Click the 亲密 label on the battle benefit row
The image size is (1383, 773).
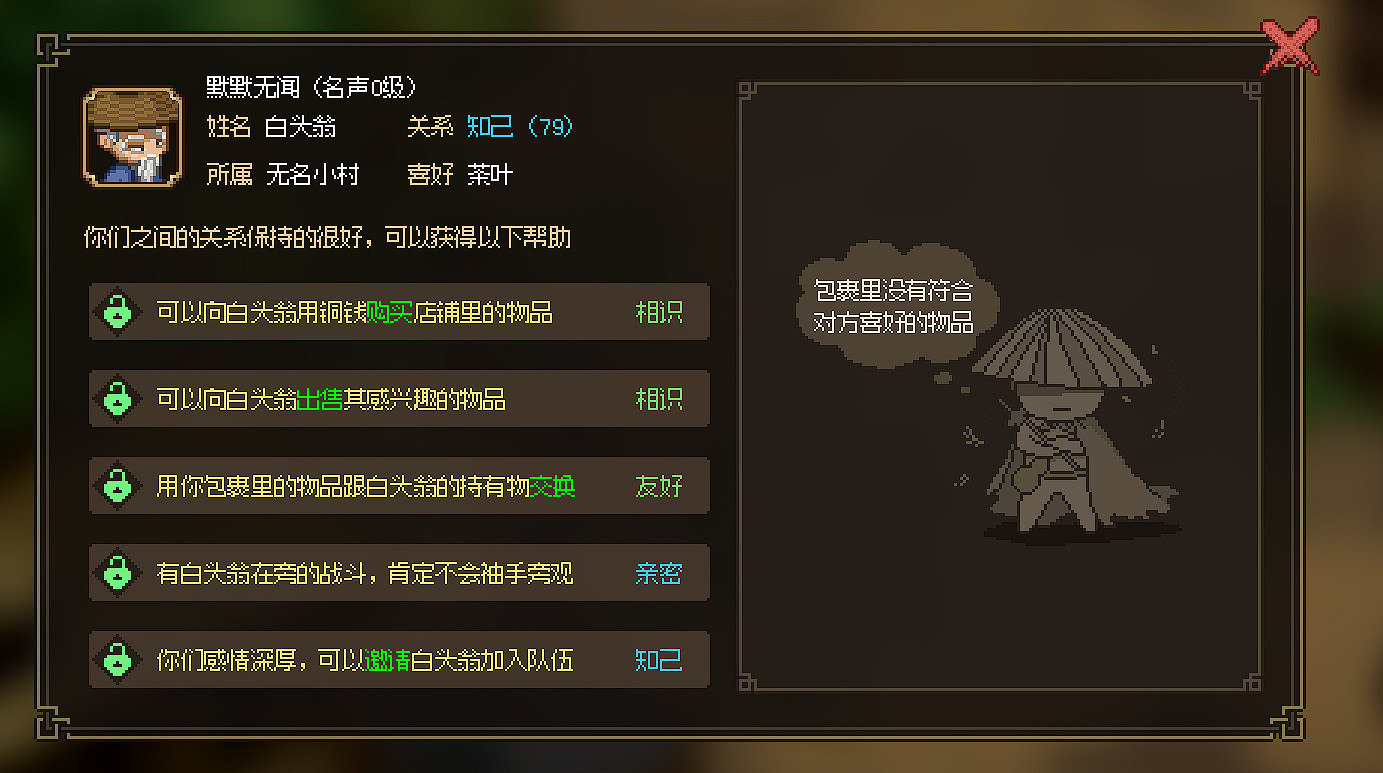point(660,572)
